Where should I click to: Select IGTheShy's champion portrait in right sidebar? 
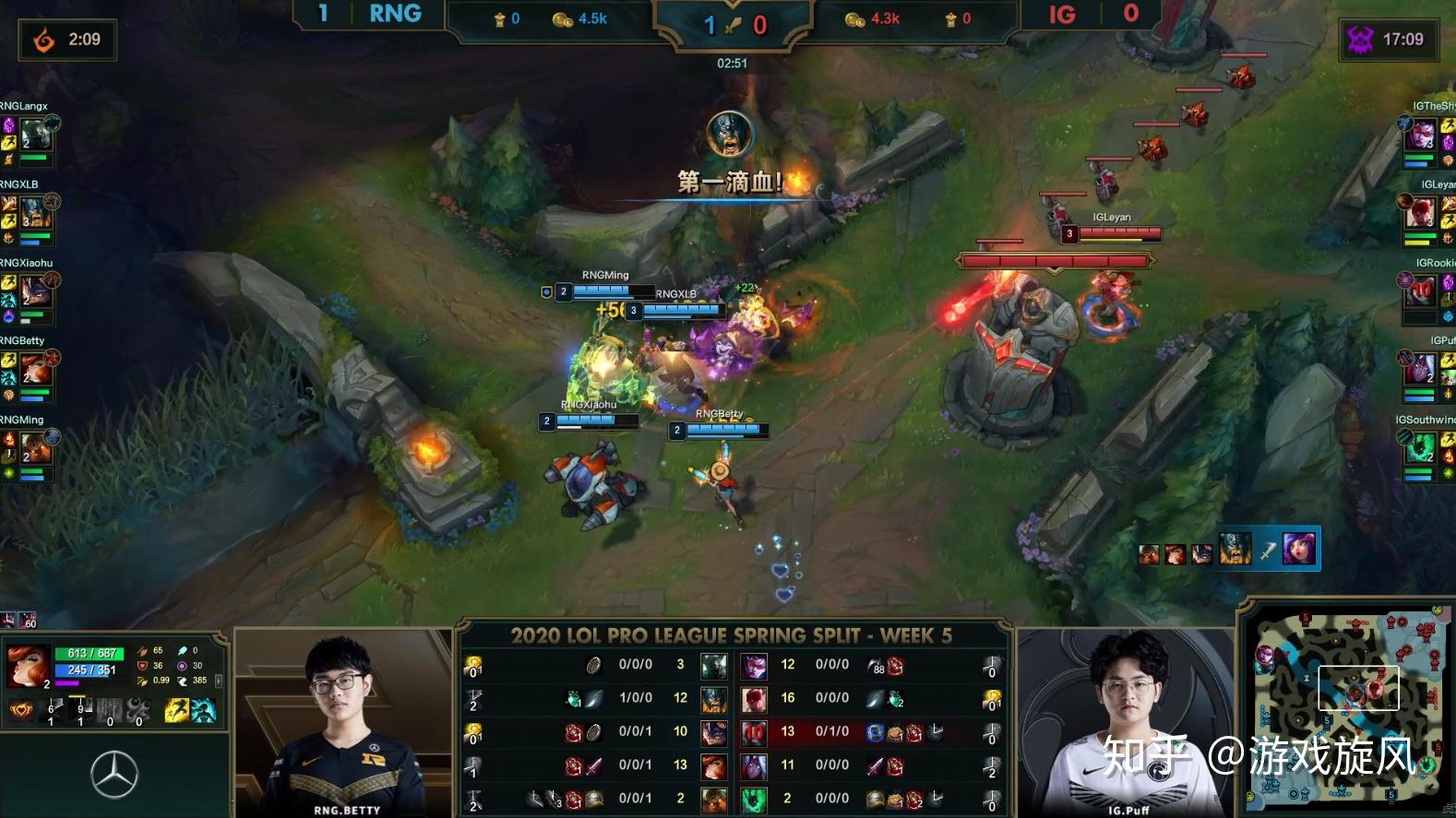1423,134
